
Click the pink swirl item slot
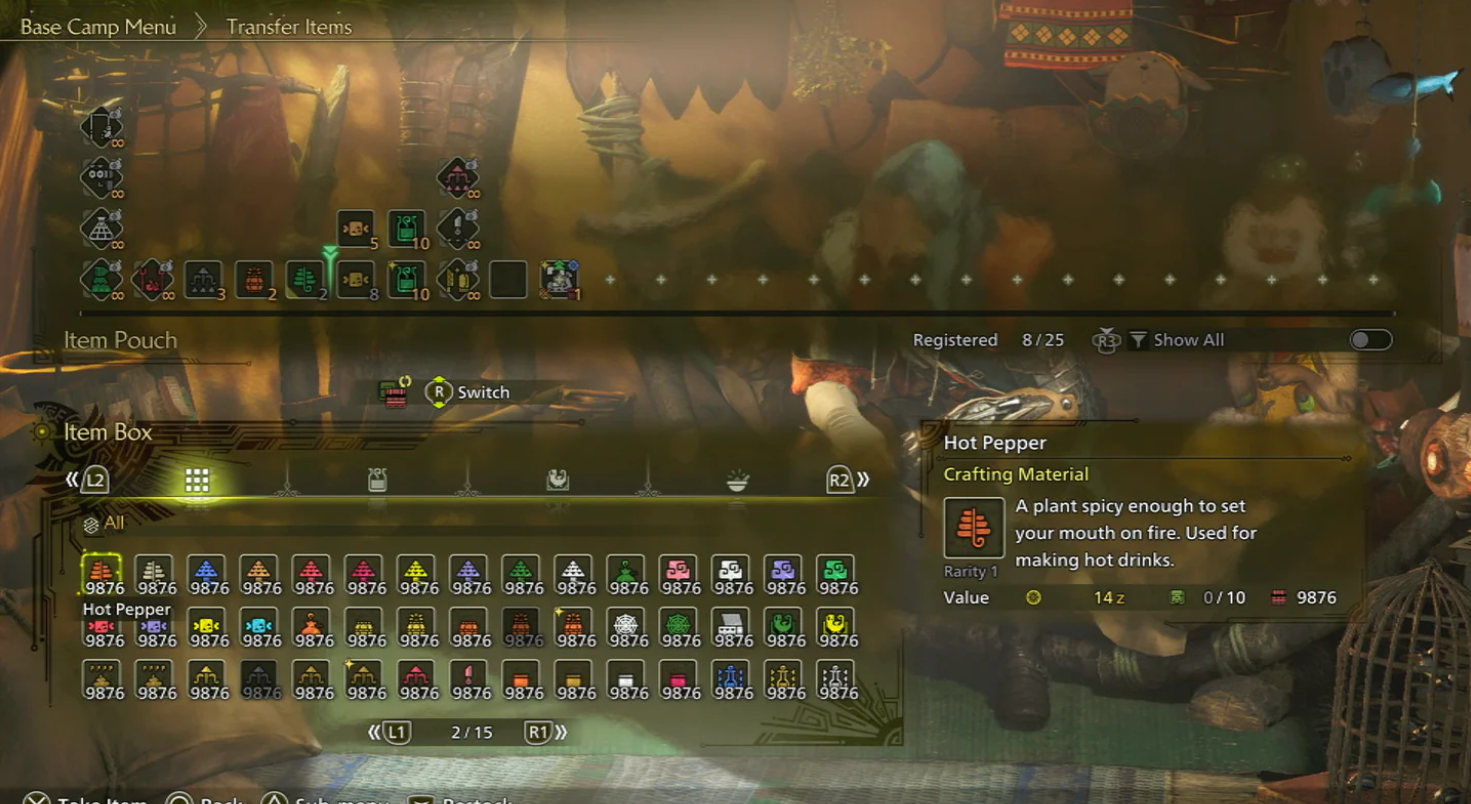(678, 573)
